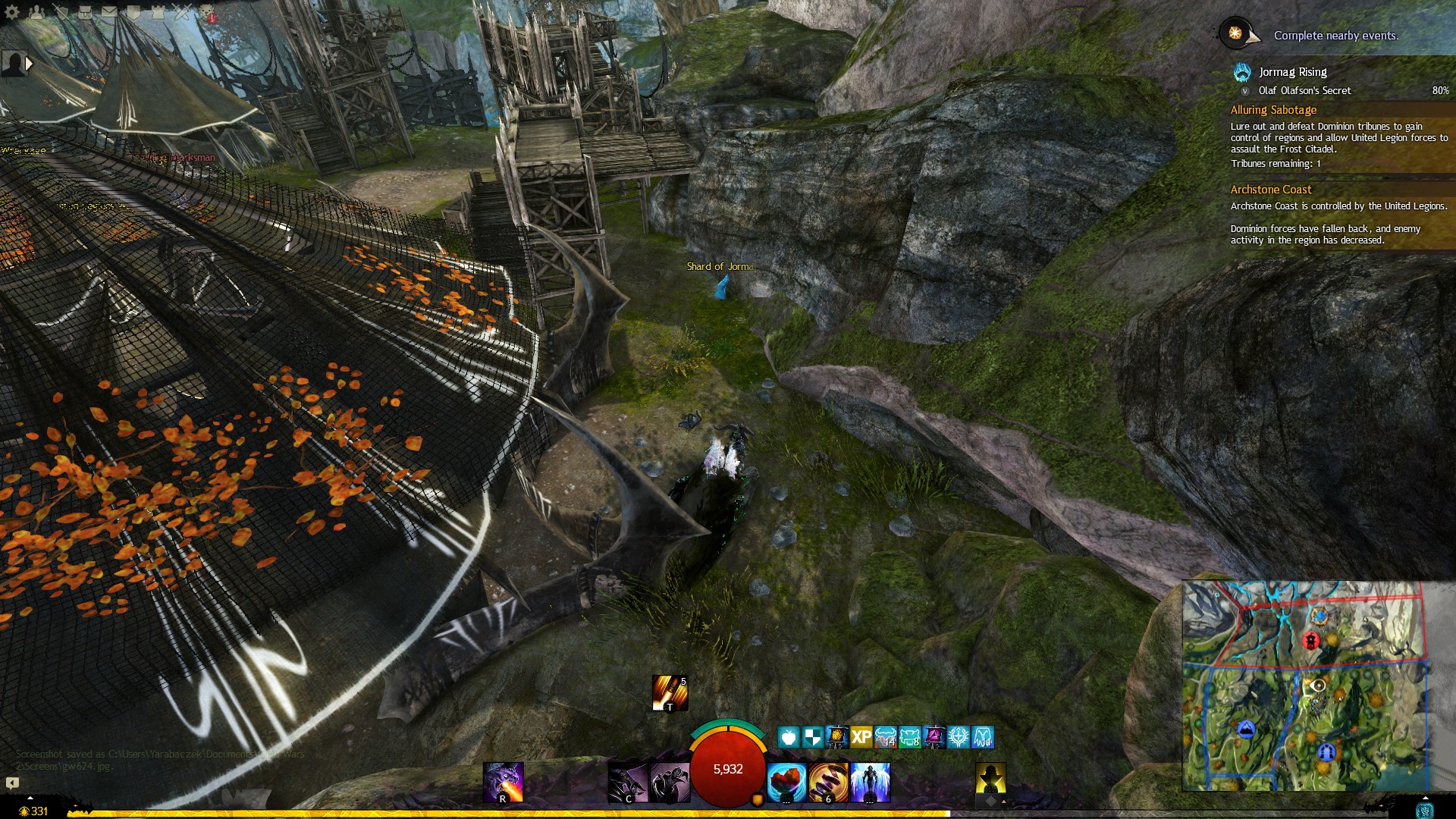Use the falling fire special action skill
The height and width of the screenshot is (819, 1456).
[x=670, y=693]
